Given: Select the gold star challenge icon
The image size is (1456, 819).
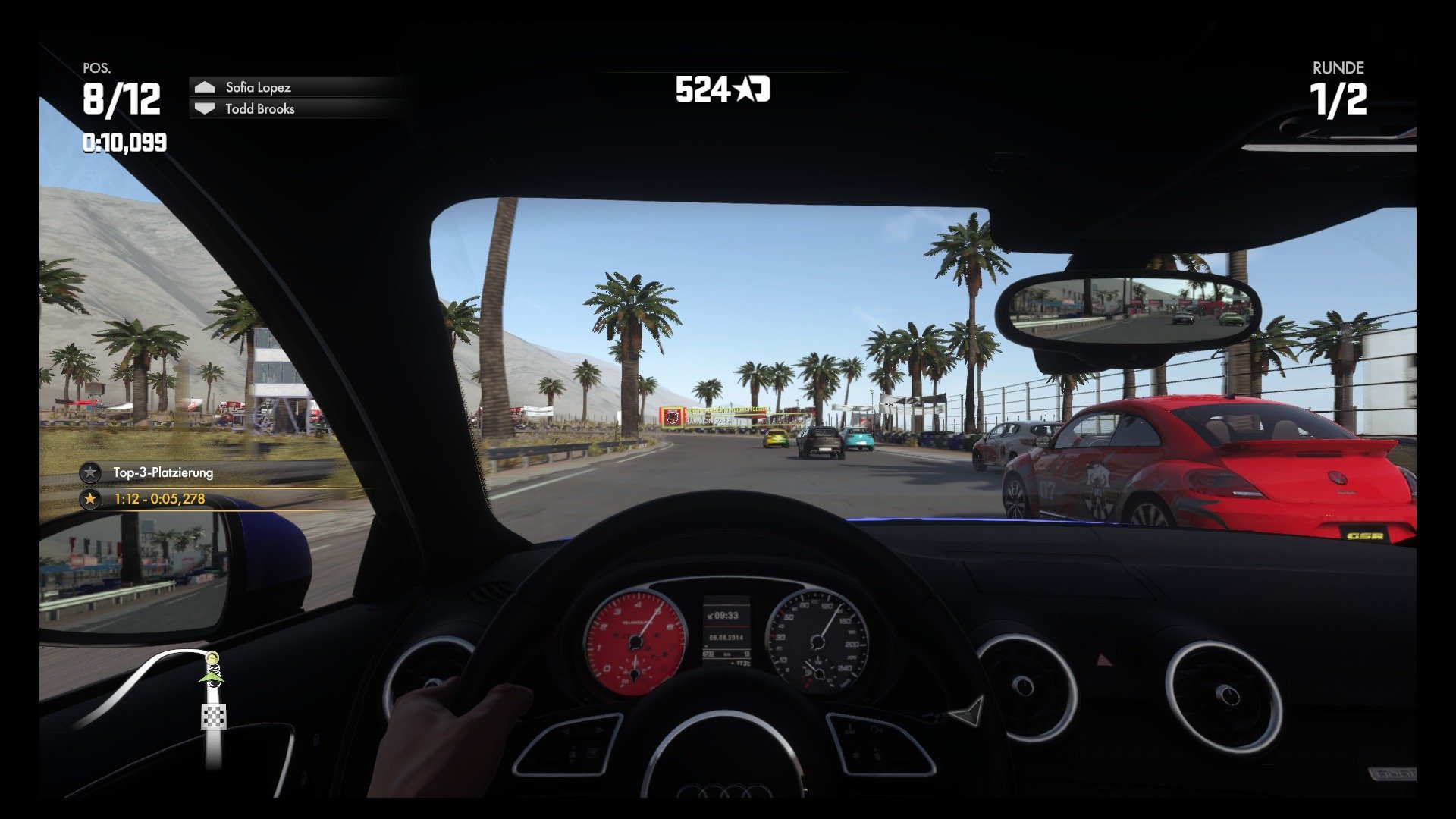Looking at the screenshot, I should click(89, 499).
